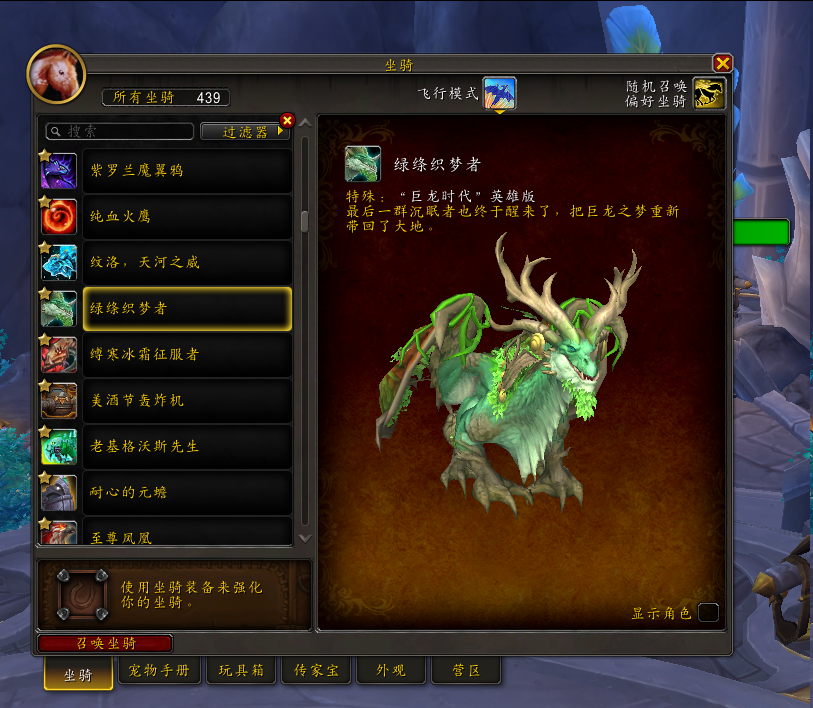
Task: Open the 外观 appearances tab
Action: pyautogui.click(x=390, y=670)
